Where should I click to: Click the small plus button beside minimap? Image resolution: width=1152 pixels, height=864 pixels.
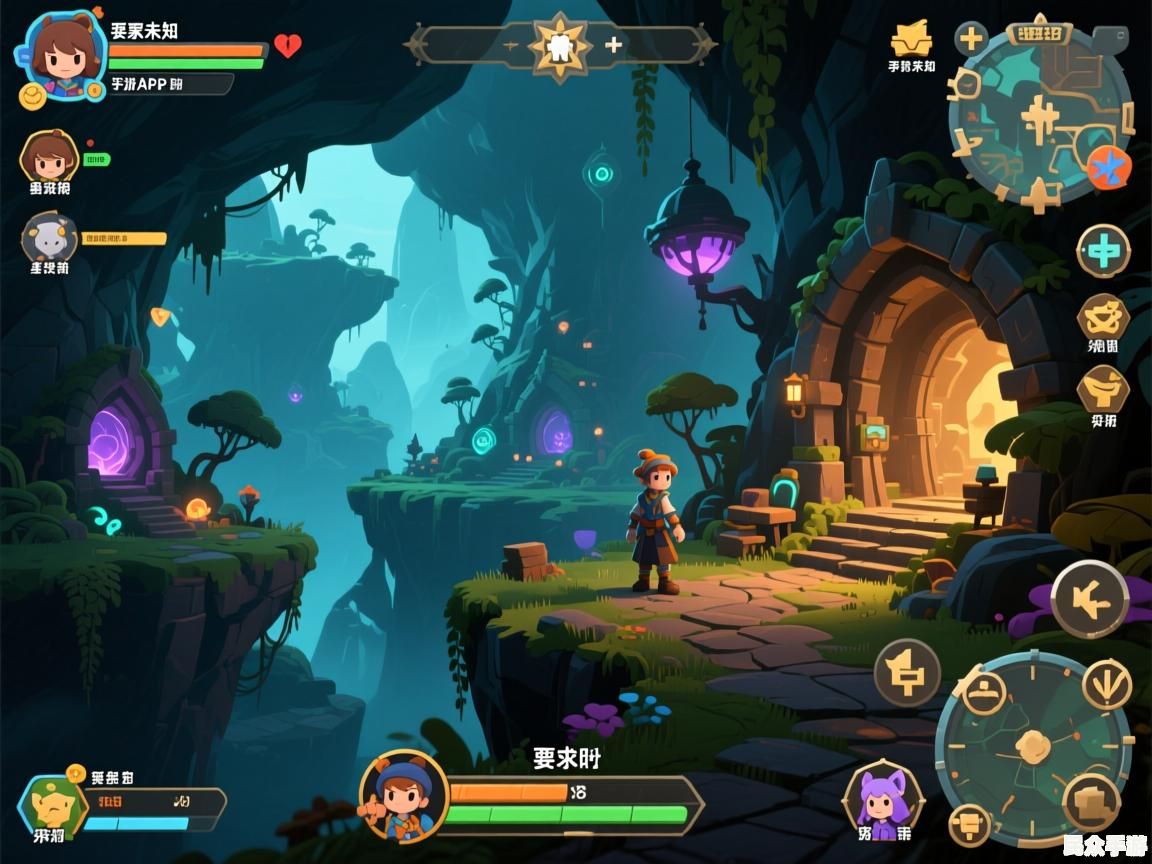[970, 40]
